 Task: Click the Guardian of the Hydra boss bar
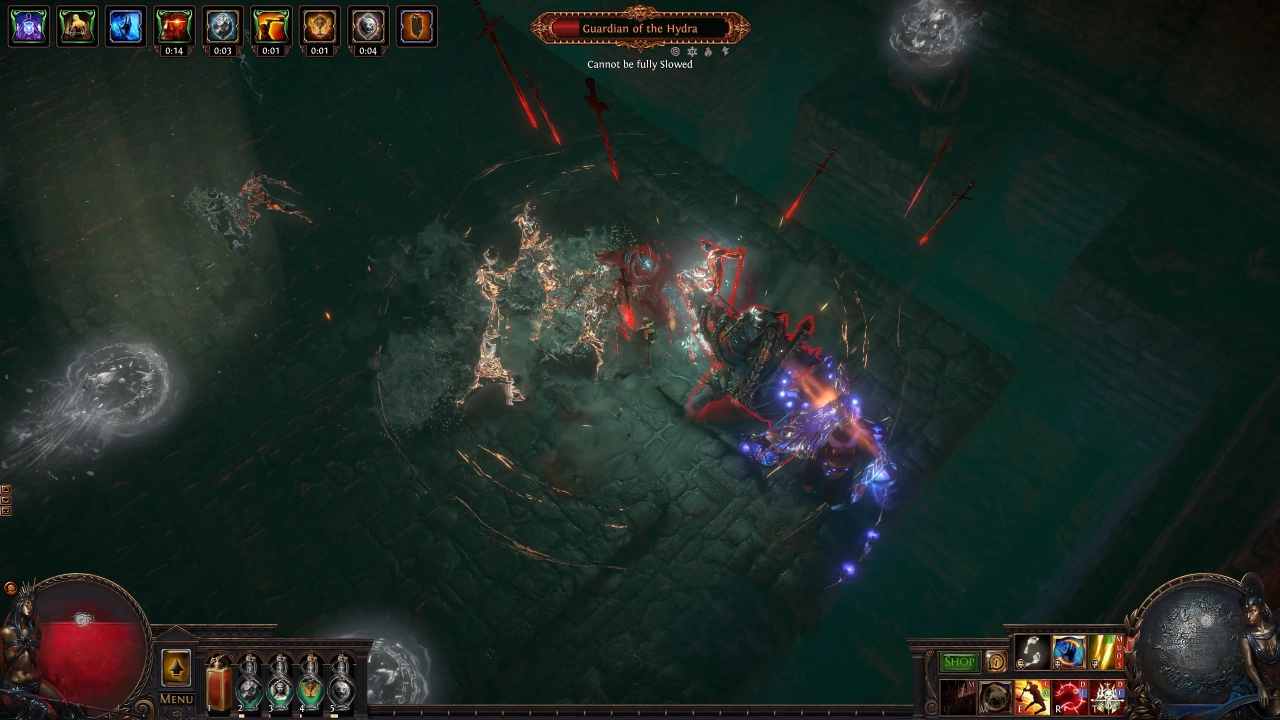(x=640, y=28)
